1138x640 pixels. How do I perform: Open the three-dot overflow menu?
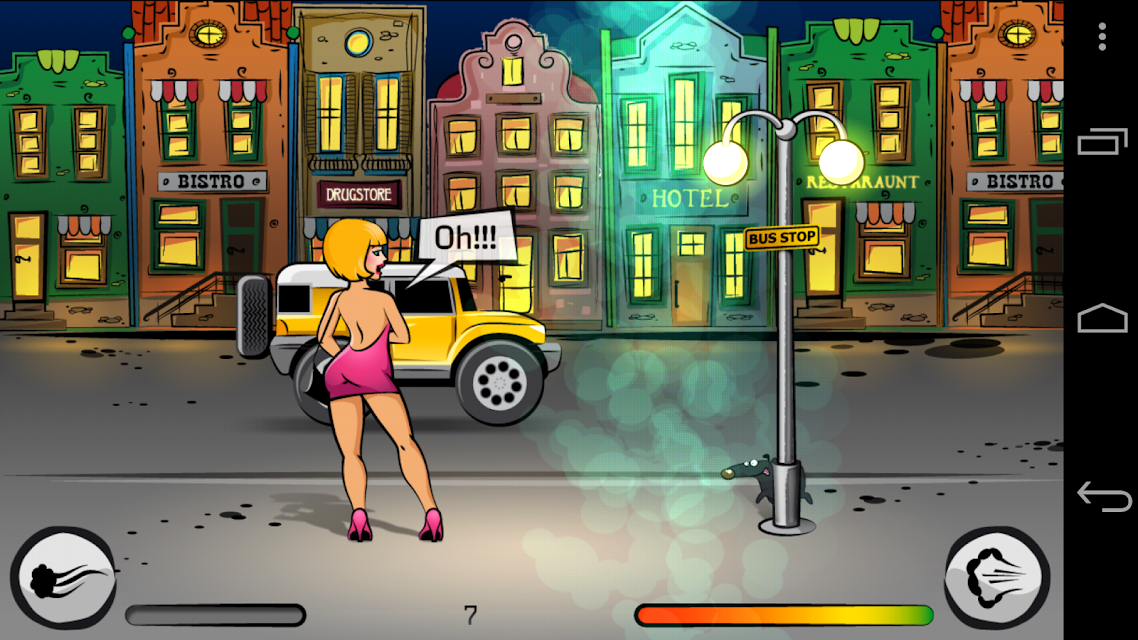pos(1101,38)
